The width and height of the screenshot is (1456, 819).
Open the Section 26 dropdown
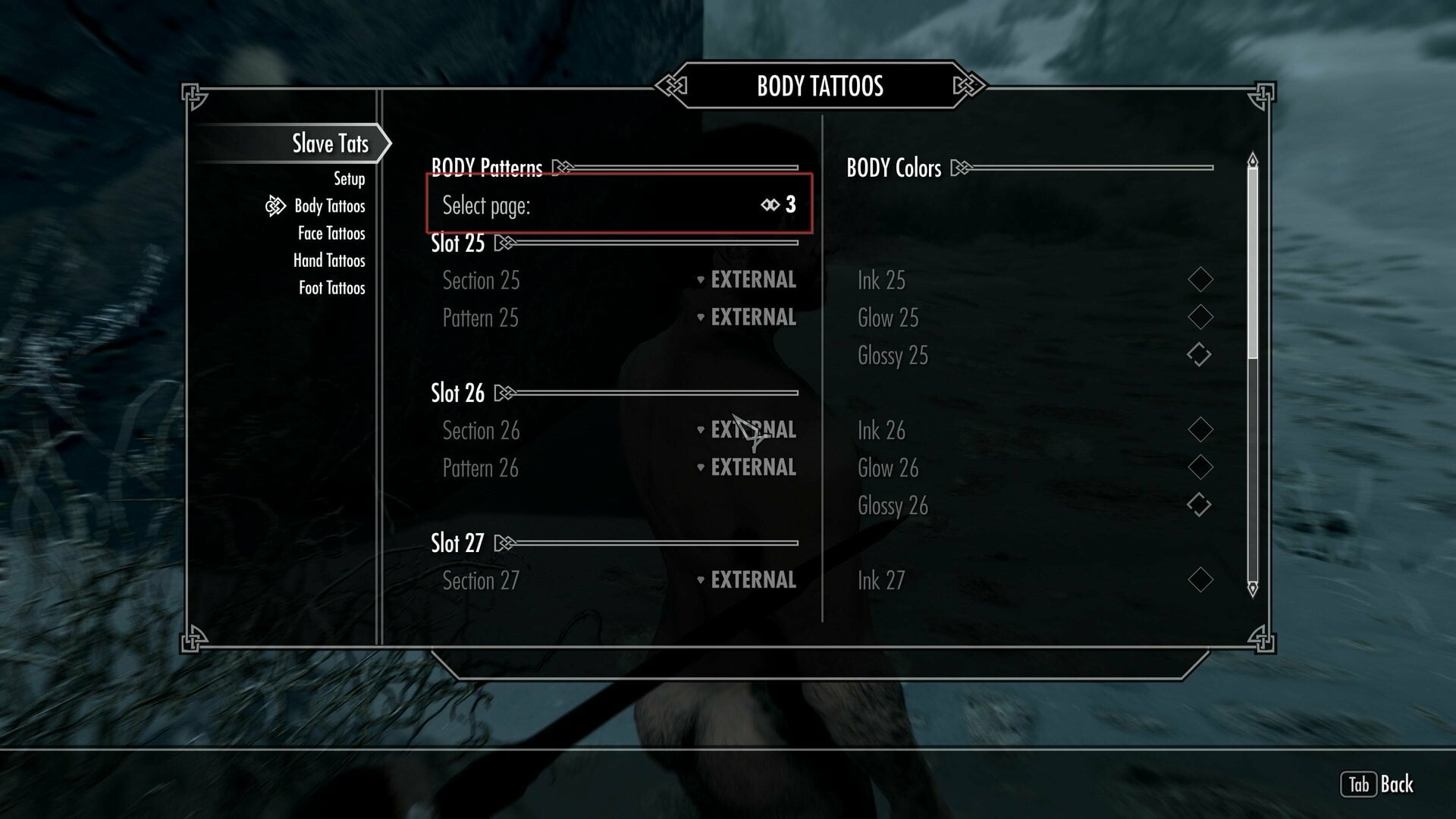[x=747, y=430]
